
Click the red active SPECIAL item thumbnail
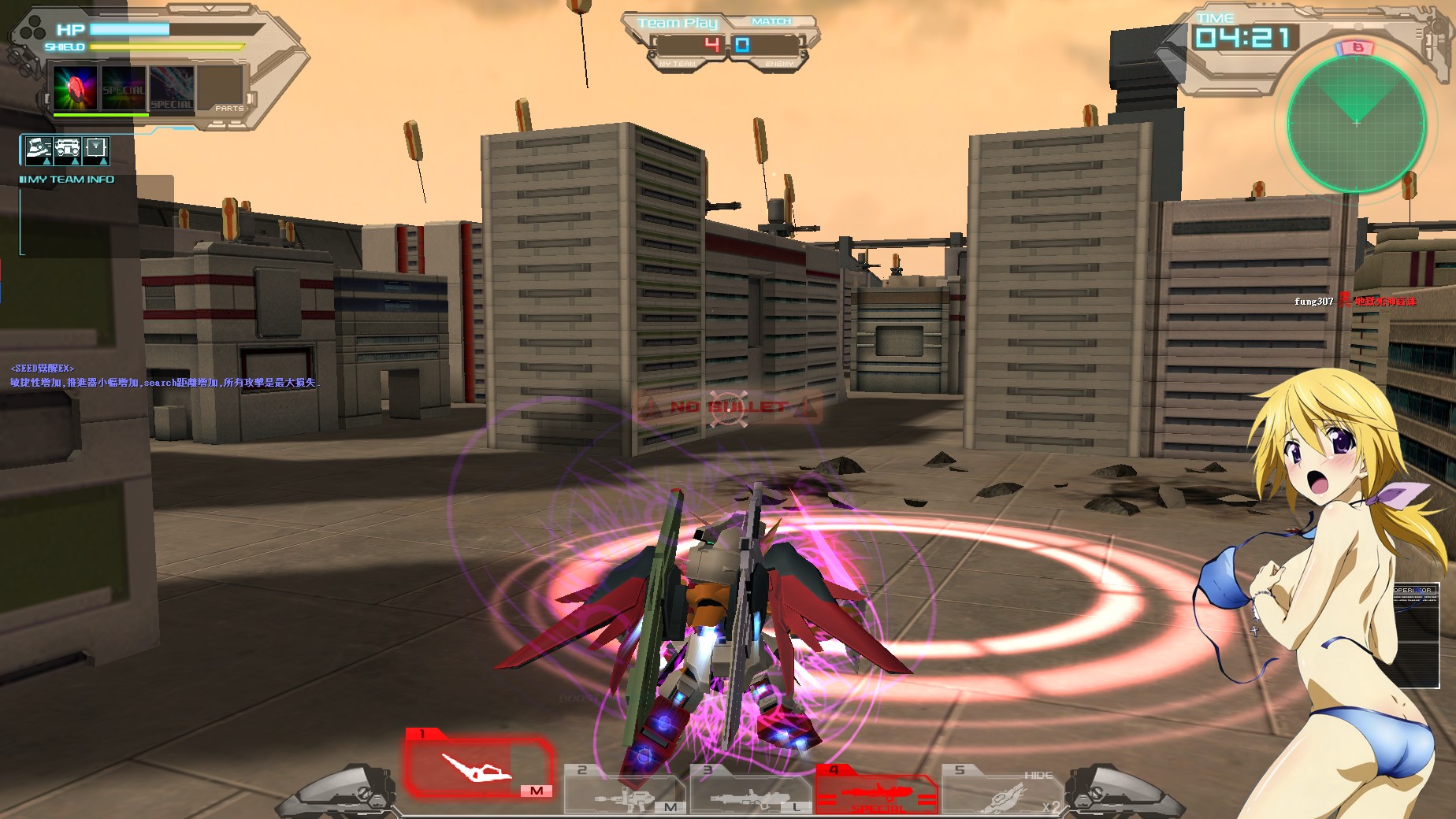point(75,87)
